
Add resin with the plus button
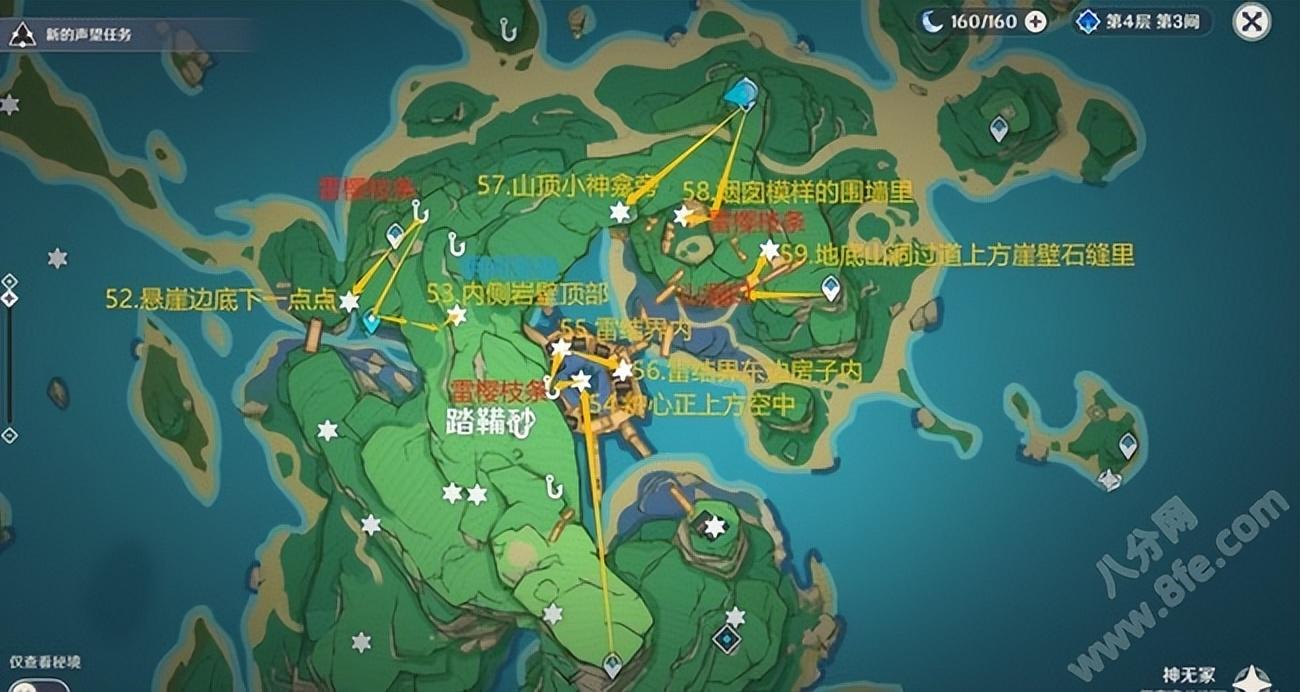pyautogui.click(x=1036, y=21)
